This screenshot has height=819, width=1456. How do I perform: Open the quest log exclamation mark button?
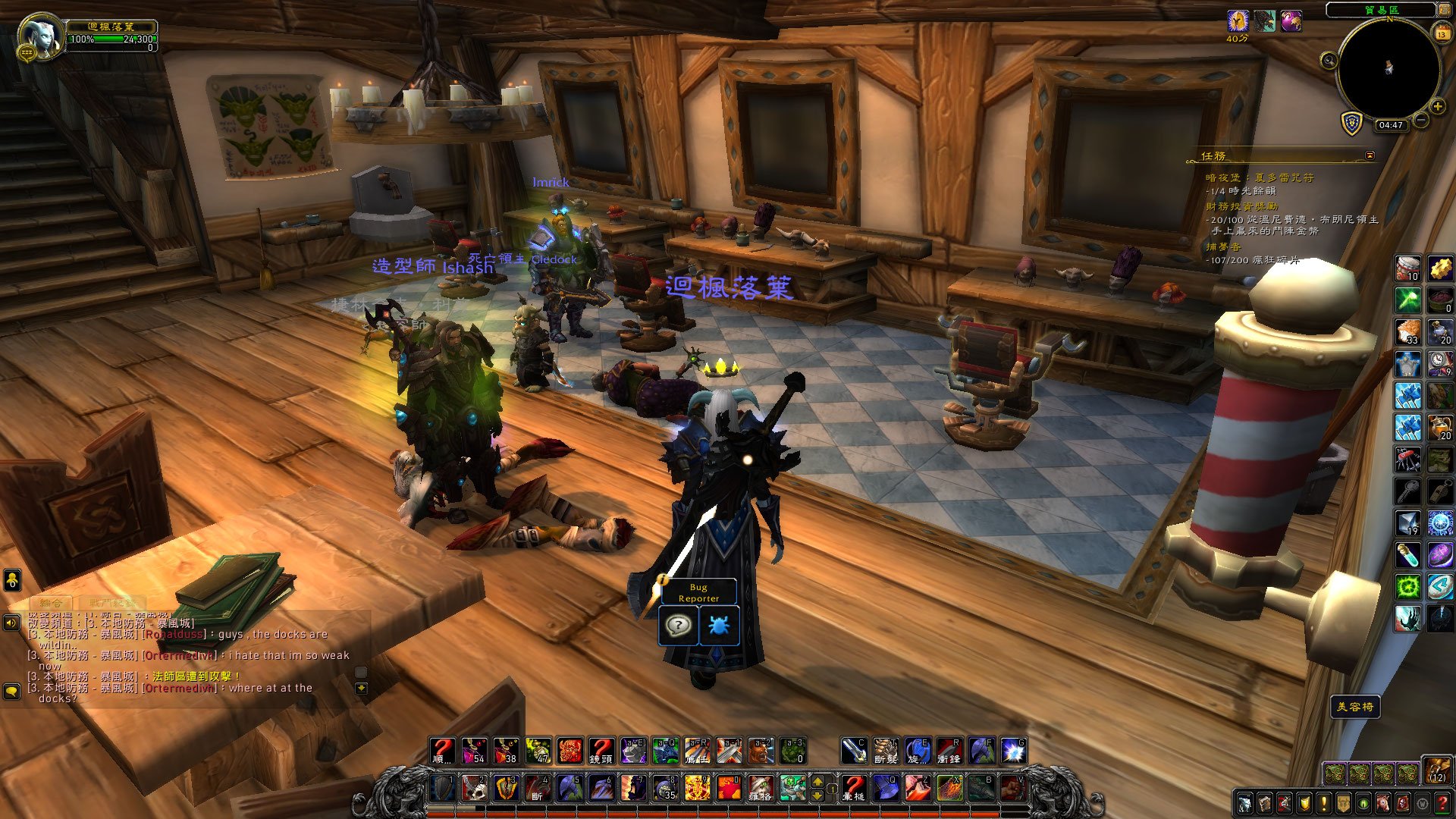(1324, 803)
